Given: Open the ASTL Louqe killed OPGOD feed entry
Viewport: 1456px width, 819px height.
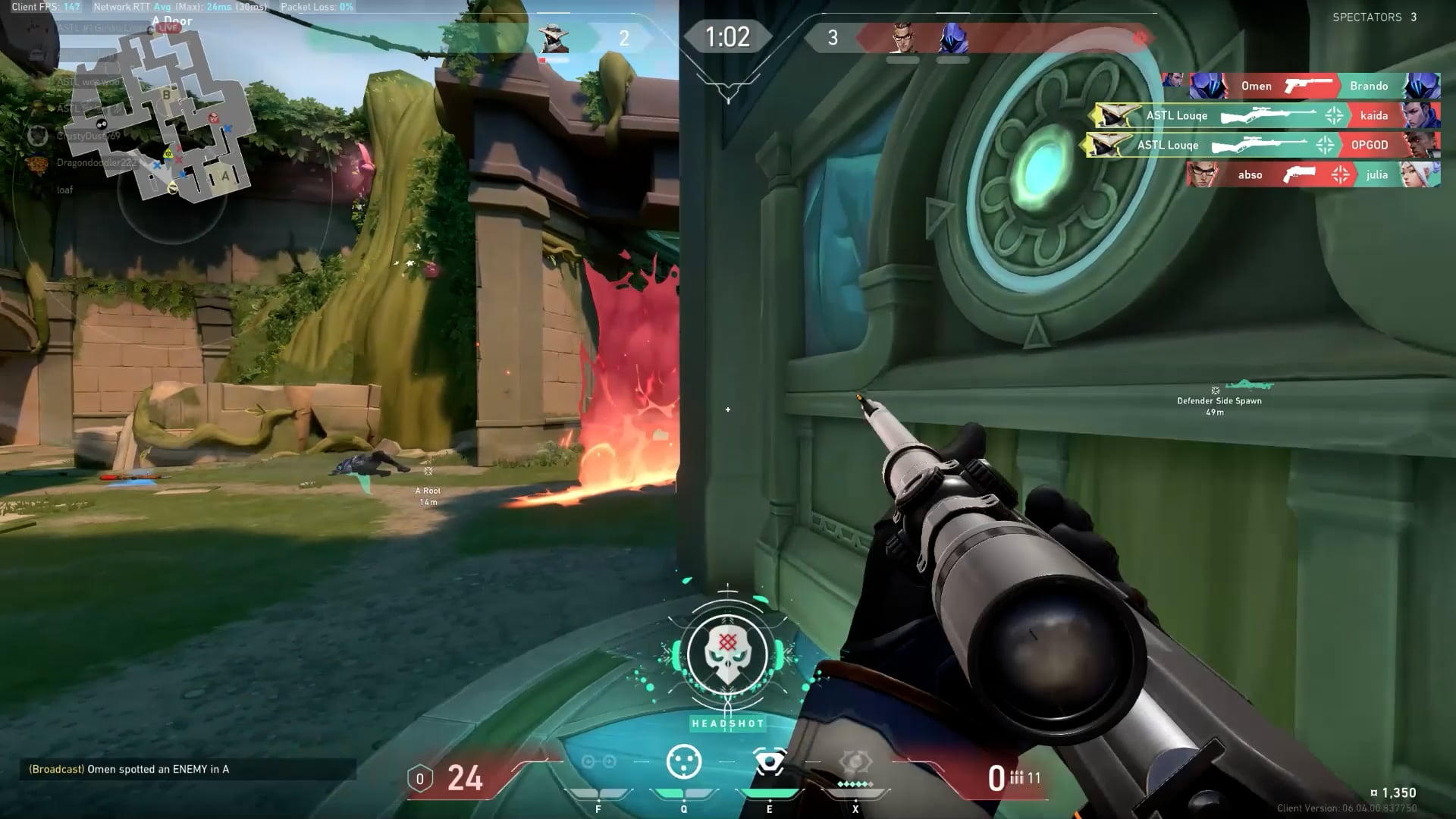Looking at the screenshot, I should (1263, 145).
